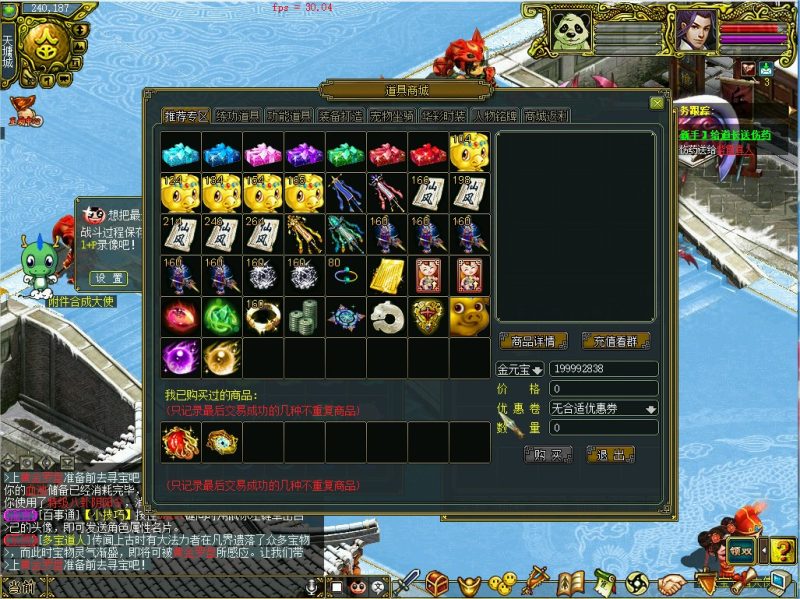The height and width of the screenshot is (599, 800).
Task: Choose the purple swirling orb item
Action: (180, 356)
